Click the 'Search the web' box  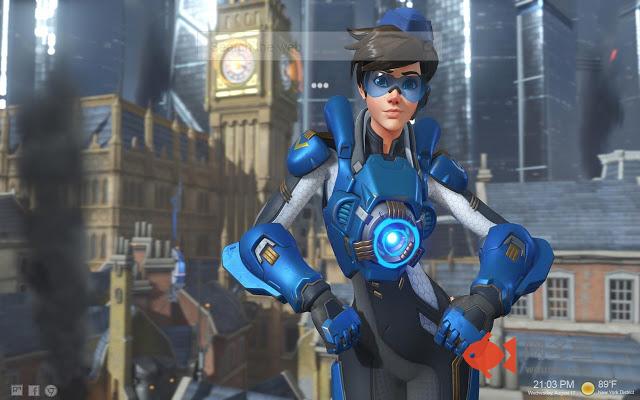pos(255,47)
